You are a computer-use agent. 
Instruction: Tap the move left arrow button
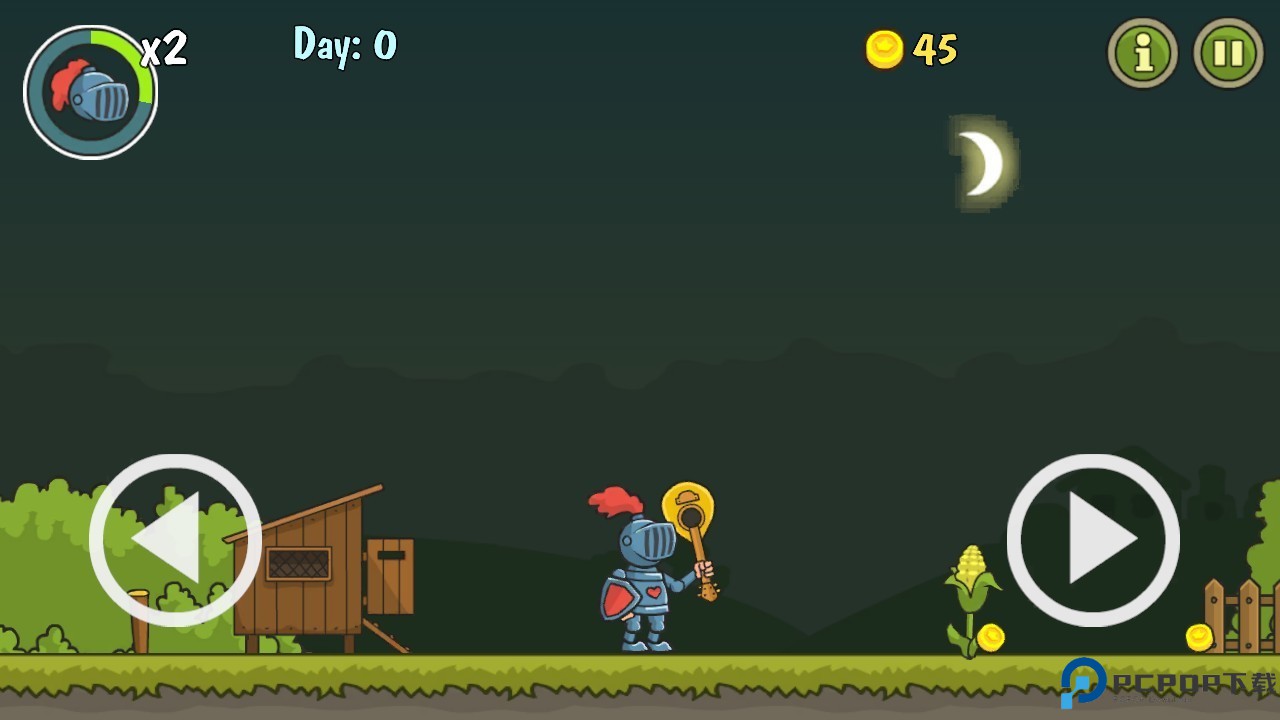(x=175, y=540)
